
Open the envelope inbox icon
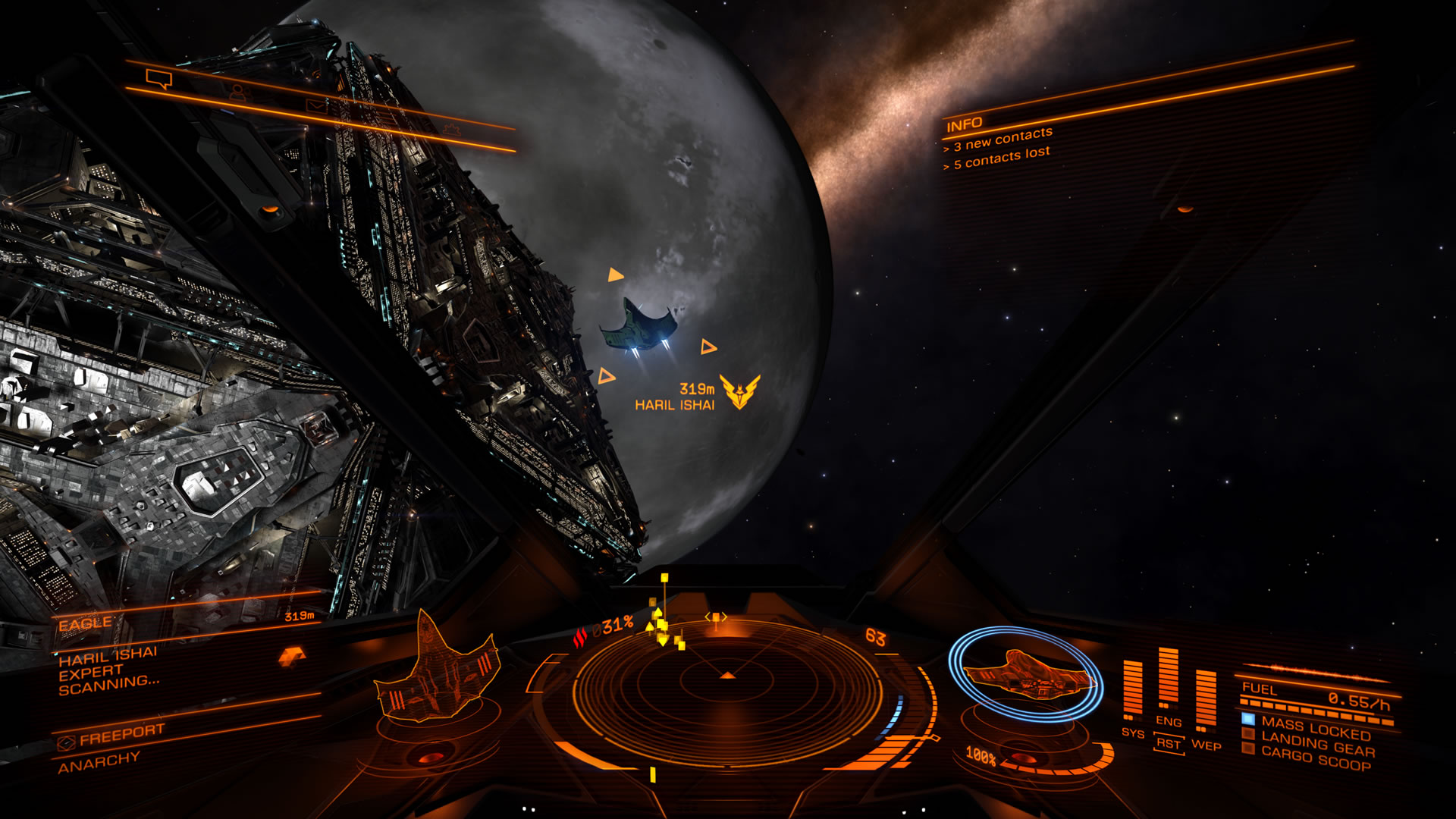[318, 105]
